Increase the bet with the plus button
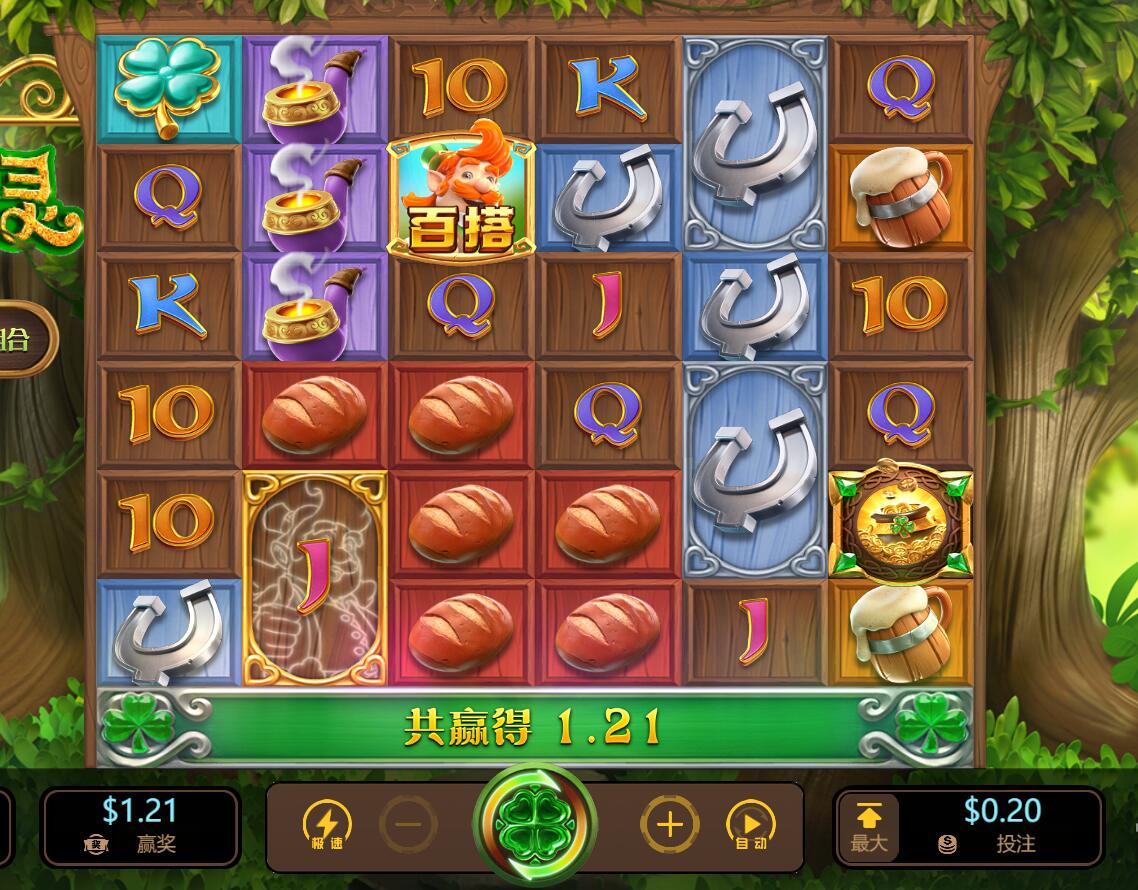 (669, 825)
